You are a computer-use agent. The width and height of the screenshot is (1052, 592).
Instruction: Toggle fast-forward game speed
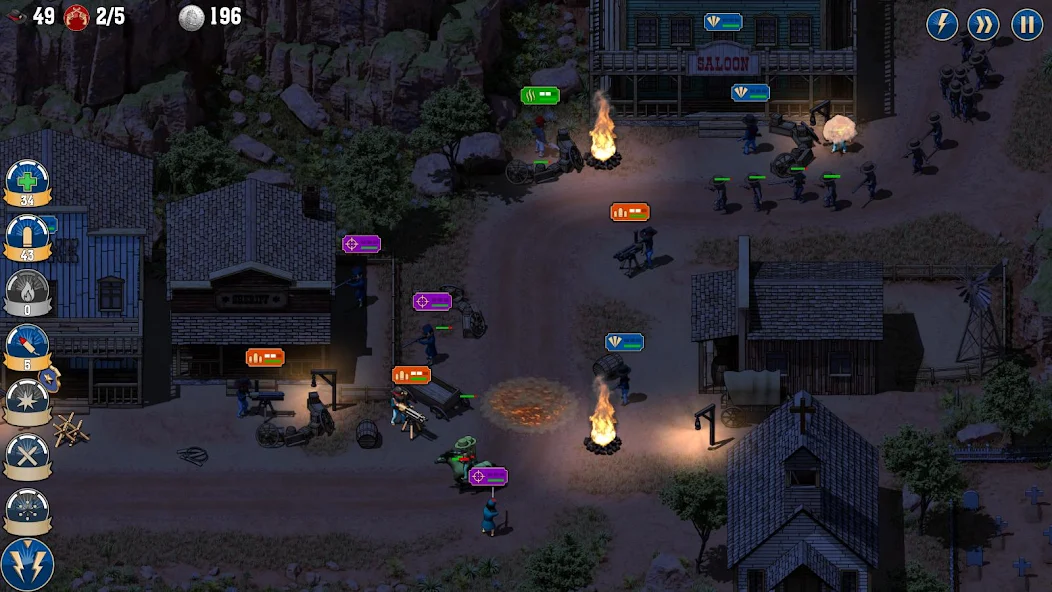(985, 24)
